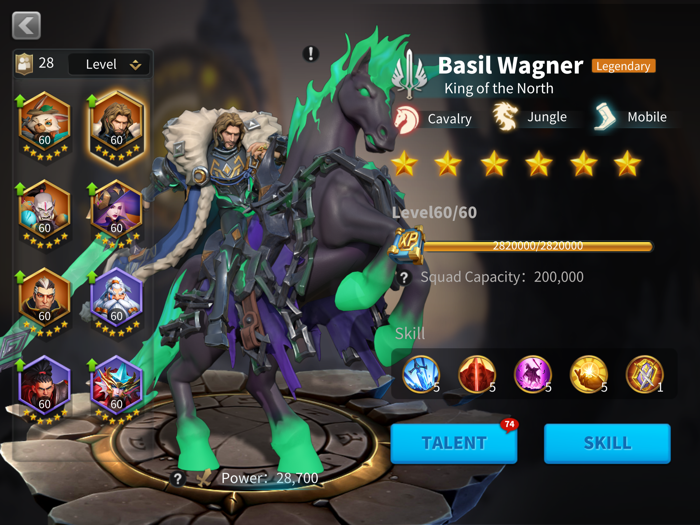Go back with the arrow button
This screenshot has height=525, width=700.
coord(26,25)
